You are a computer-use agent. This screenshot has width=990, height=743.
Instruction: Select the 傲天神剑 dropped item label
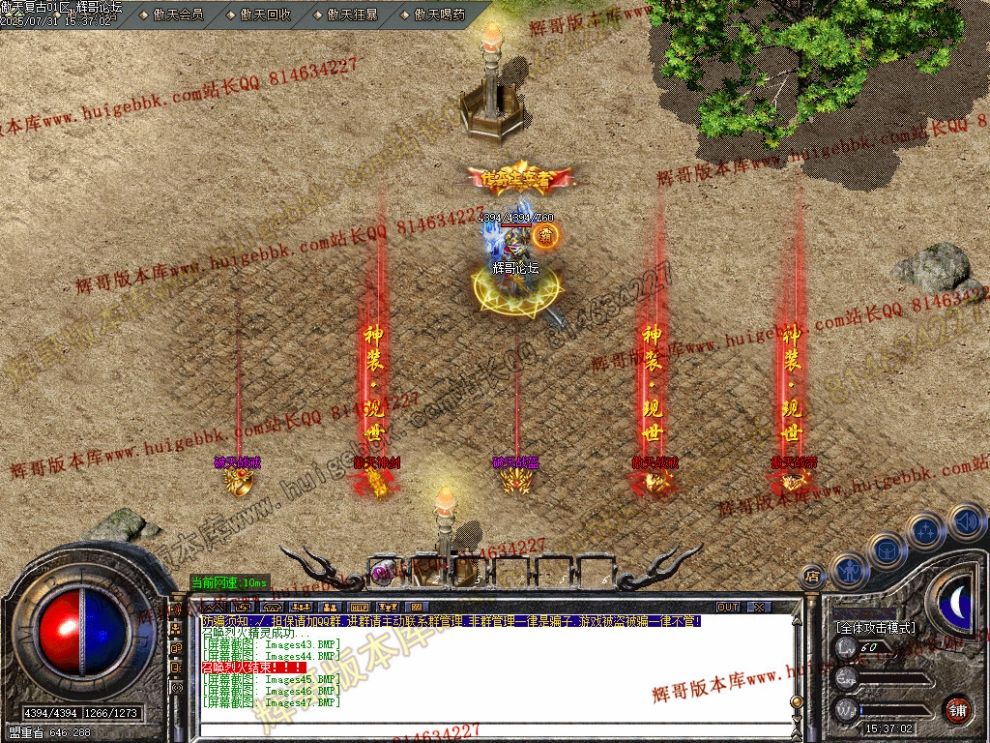(x=376, y=463)
